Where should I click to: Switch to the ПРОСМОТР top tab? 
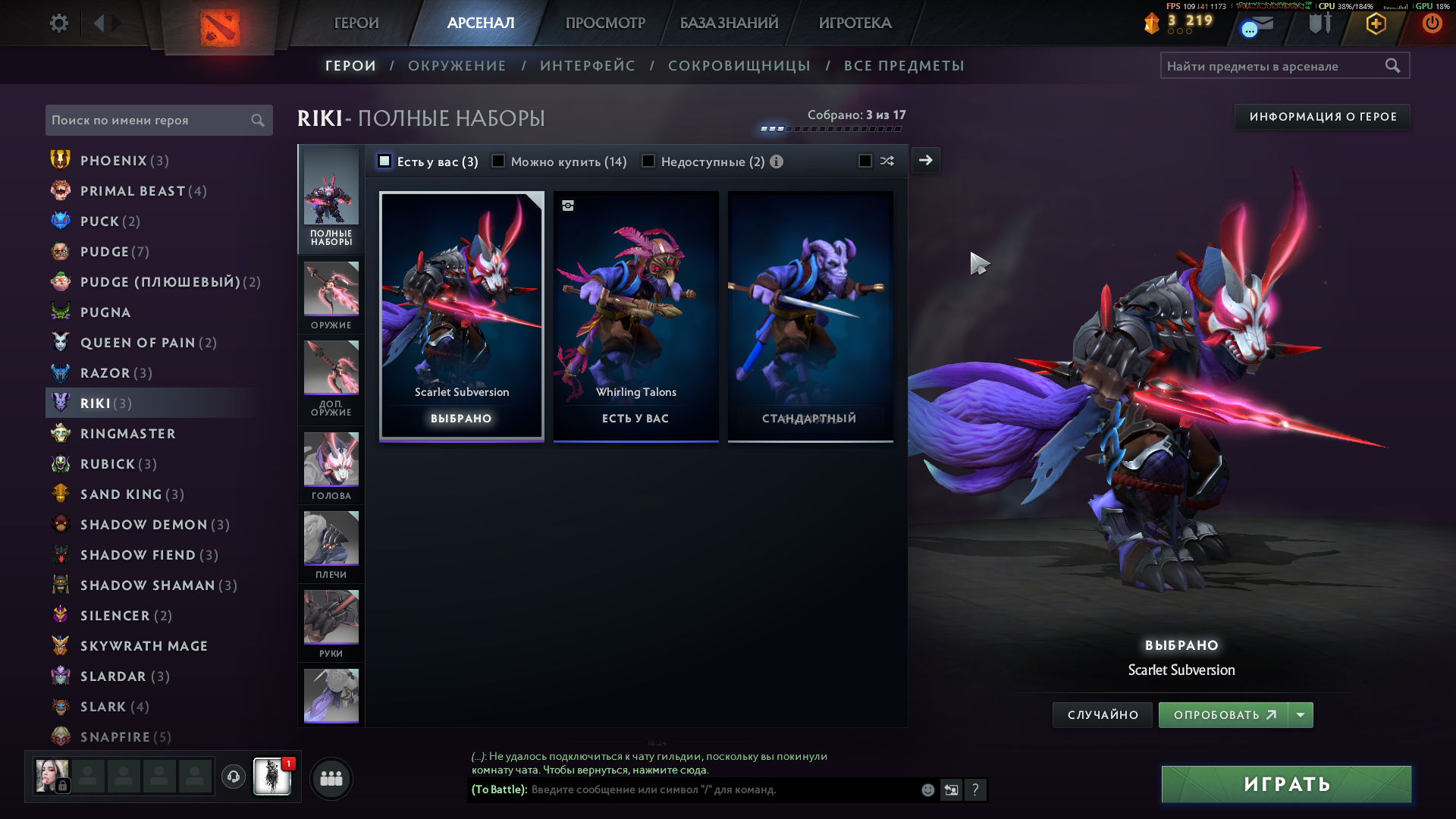605,24
